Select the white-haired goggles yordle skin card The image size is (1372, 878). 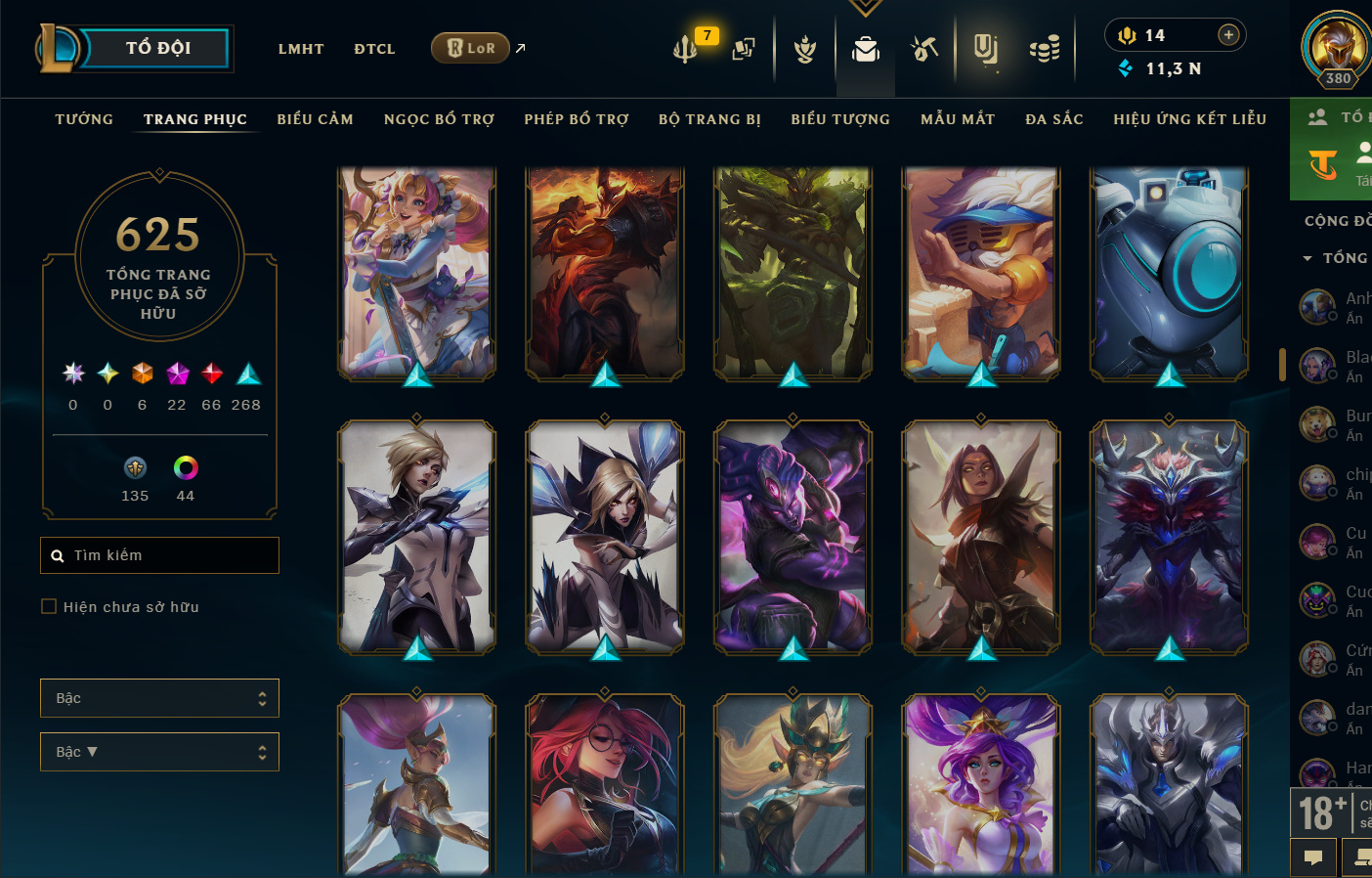pyautogui.click(x=980, y=273)
